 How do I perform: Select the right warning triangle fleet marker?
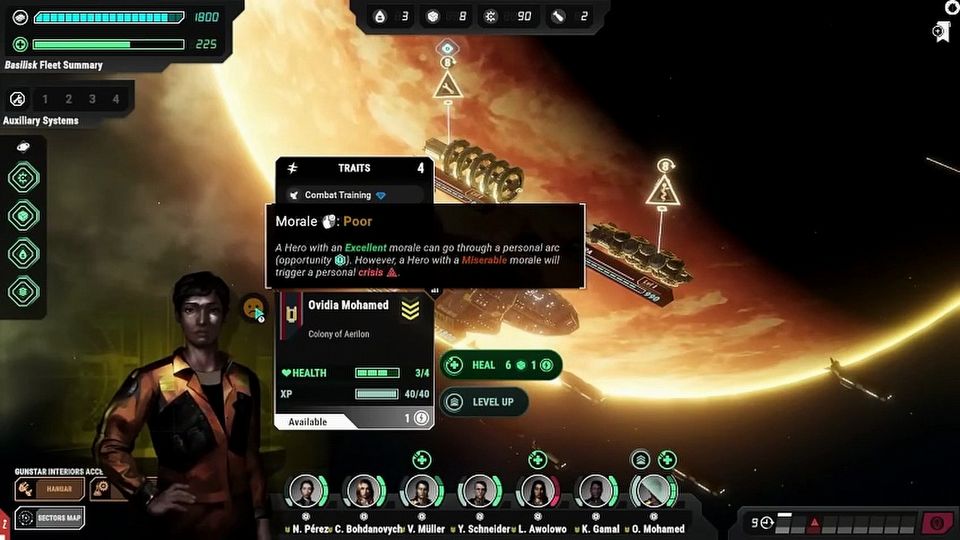click(x=665, y=188)
